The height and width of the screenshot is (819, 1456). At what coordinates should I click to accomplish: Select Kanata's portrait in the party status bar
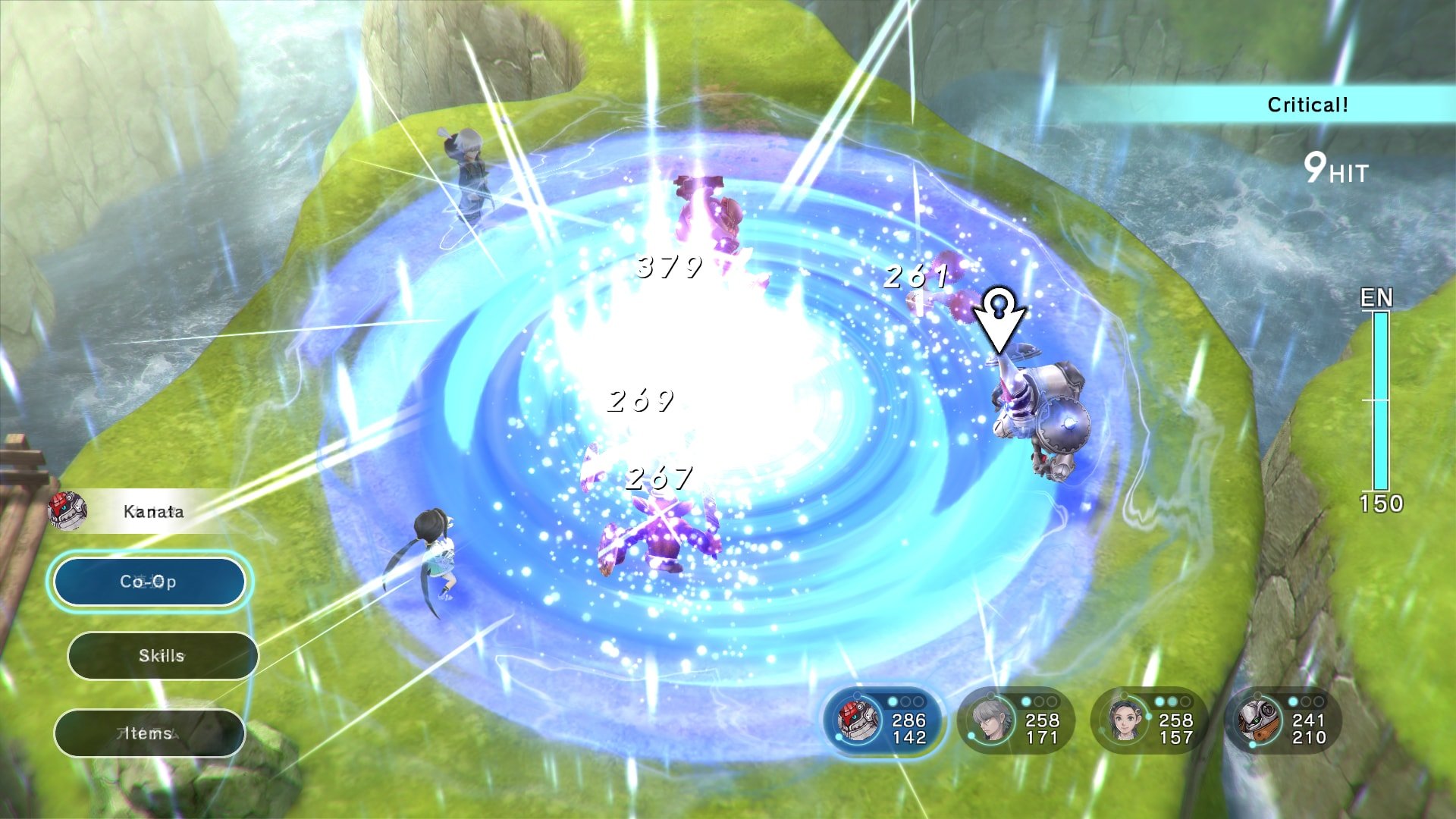pos(857,720)
